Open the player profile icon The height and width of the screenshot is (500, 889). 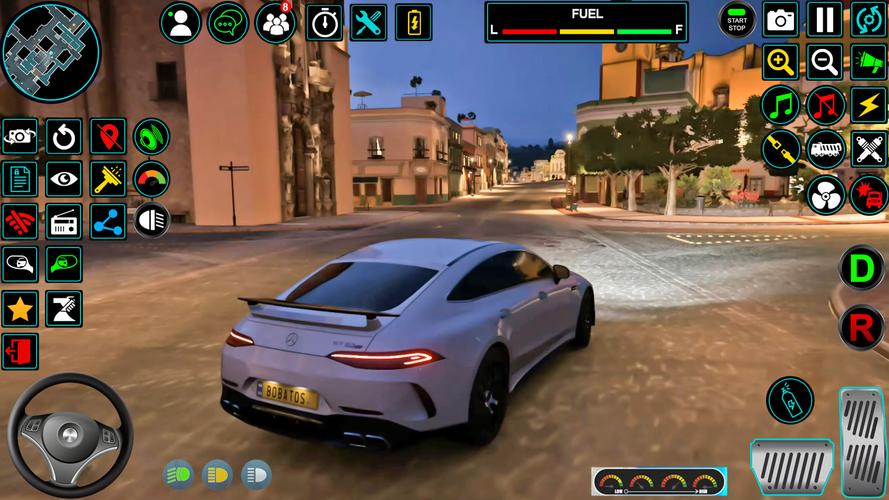181,22
